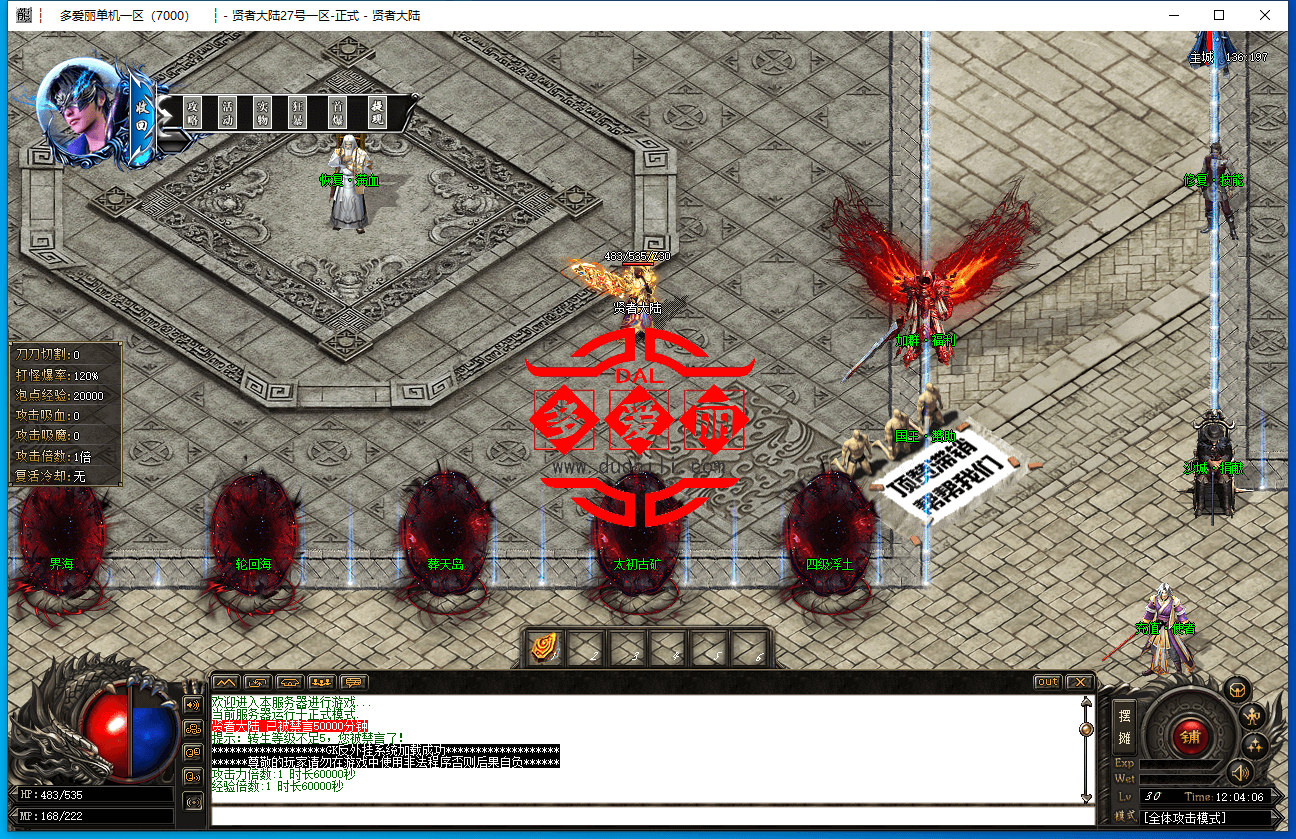1296x839 pixels.
Task: Open the 活动 events menu
Action: tap(227, 112)
